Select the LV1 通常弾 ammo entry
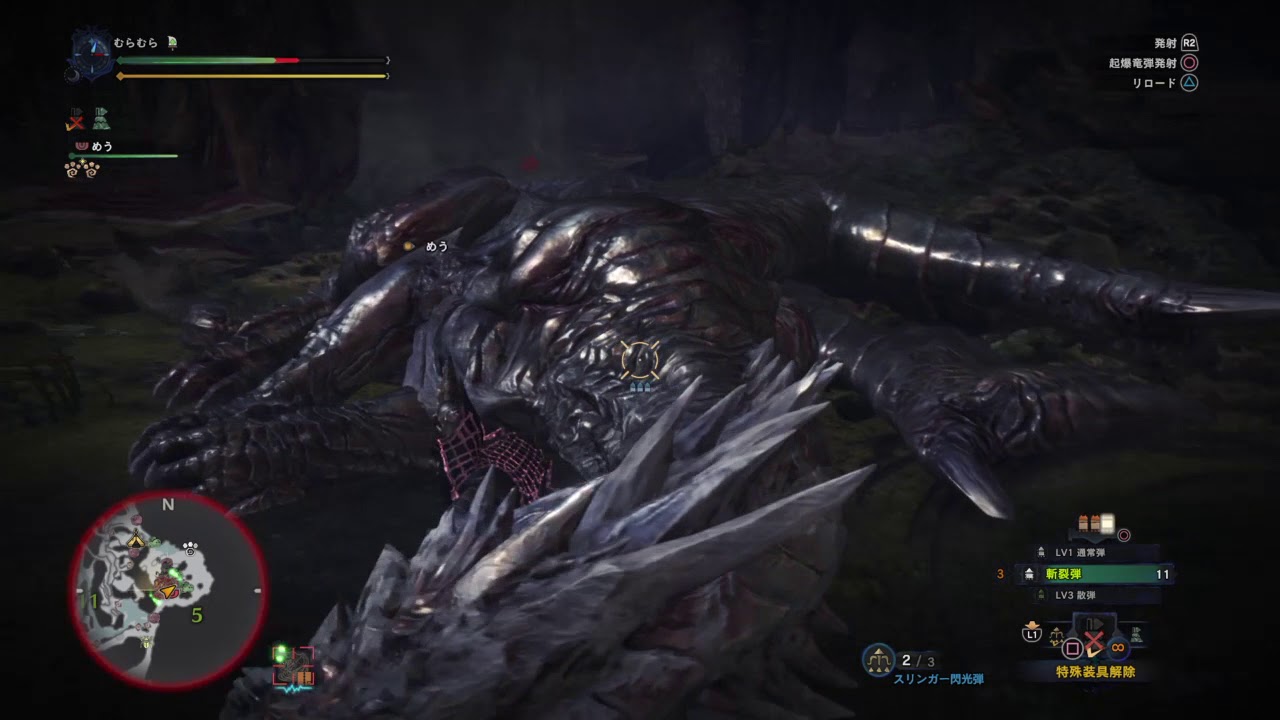 (x=1078, y=552)
